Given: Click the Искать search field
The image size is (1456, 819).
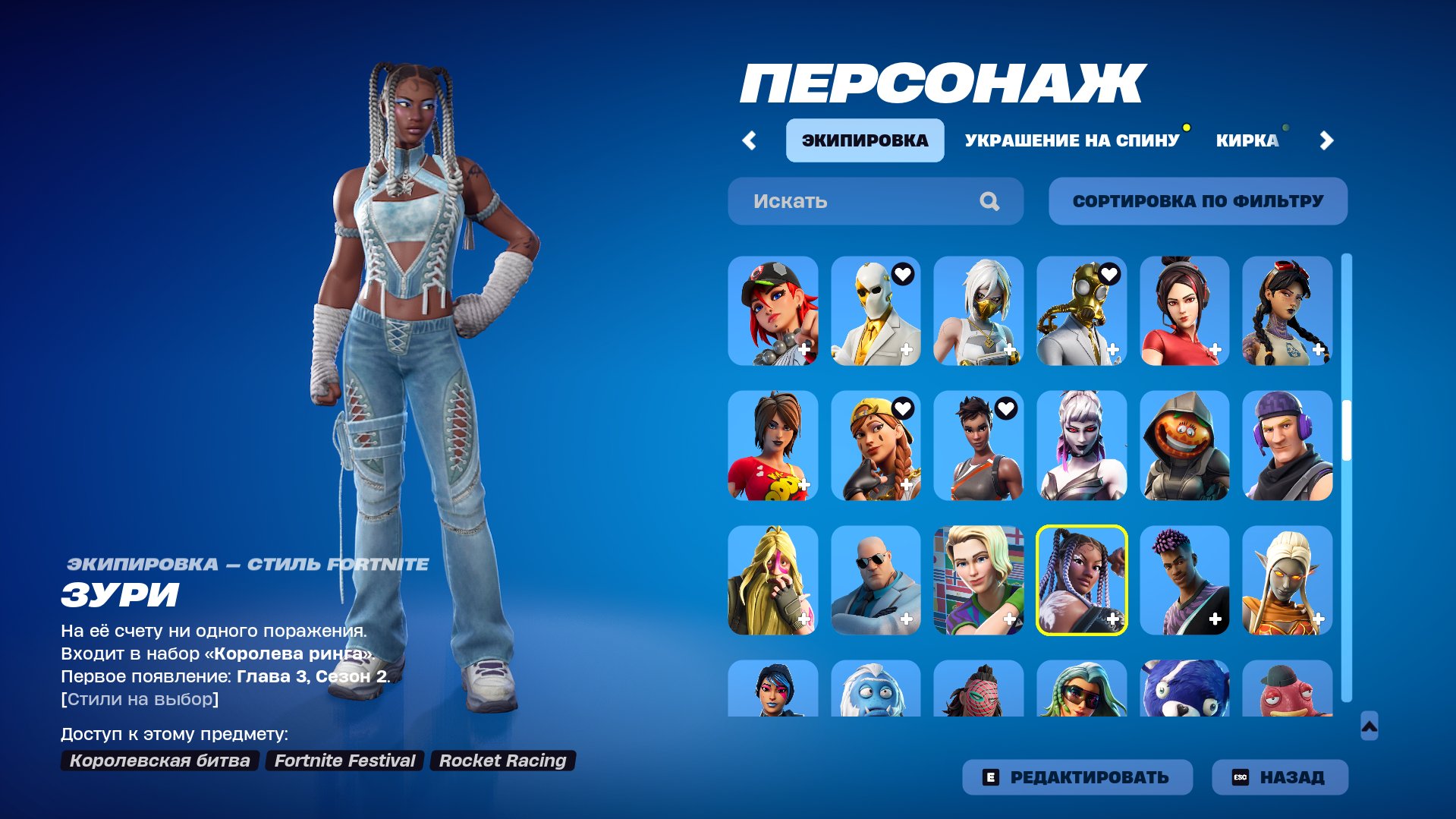Looking at the screenshot, I should (835, 201).
